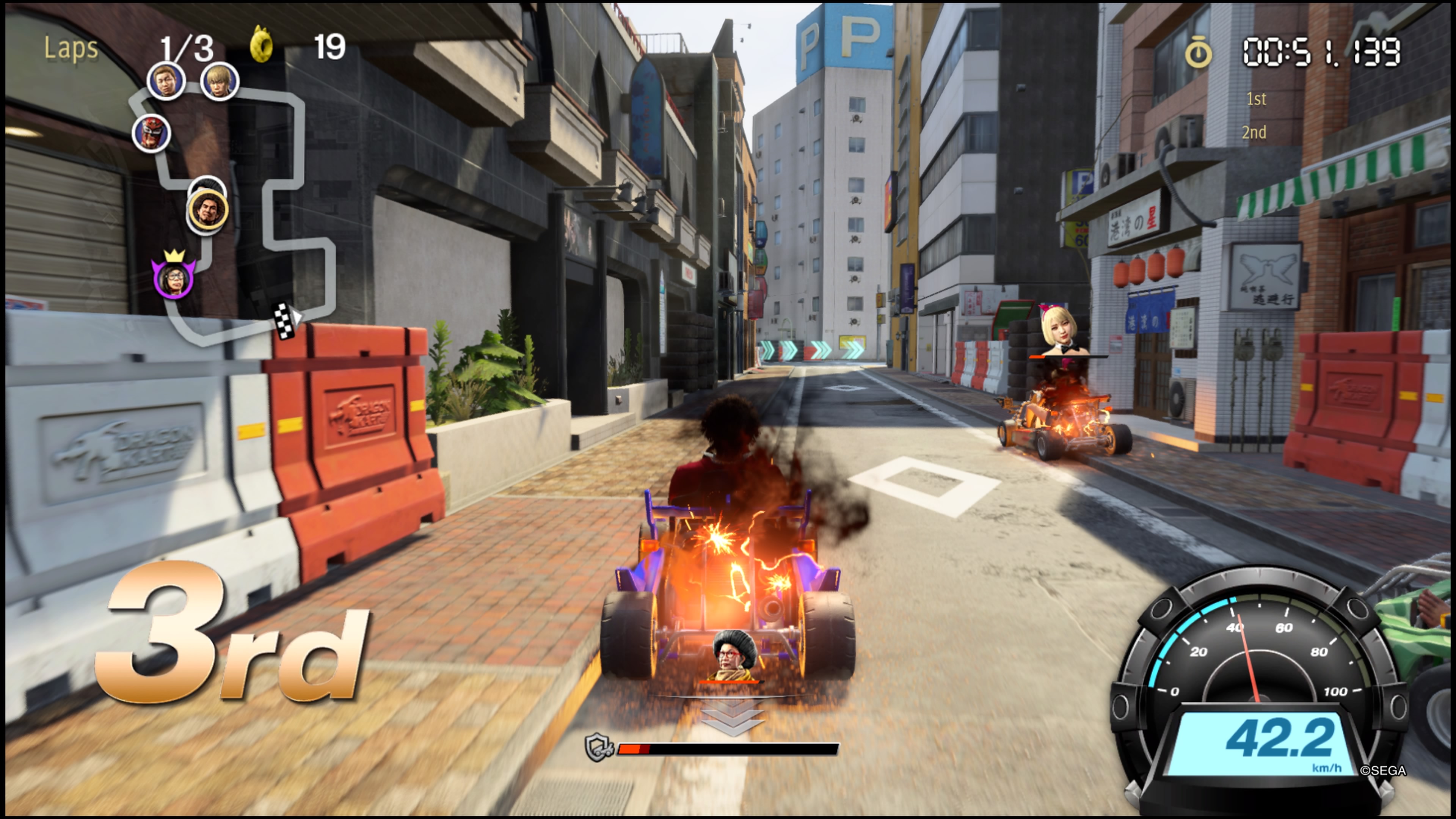Select the gold-ringed player marker on the minimap
This screenshot has width=1456, height=819.
point(207,211)
